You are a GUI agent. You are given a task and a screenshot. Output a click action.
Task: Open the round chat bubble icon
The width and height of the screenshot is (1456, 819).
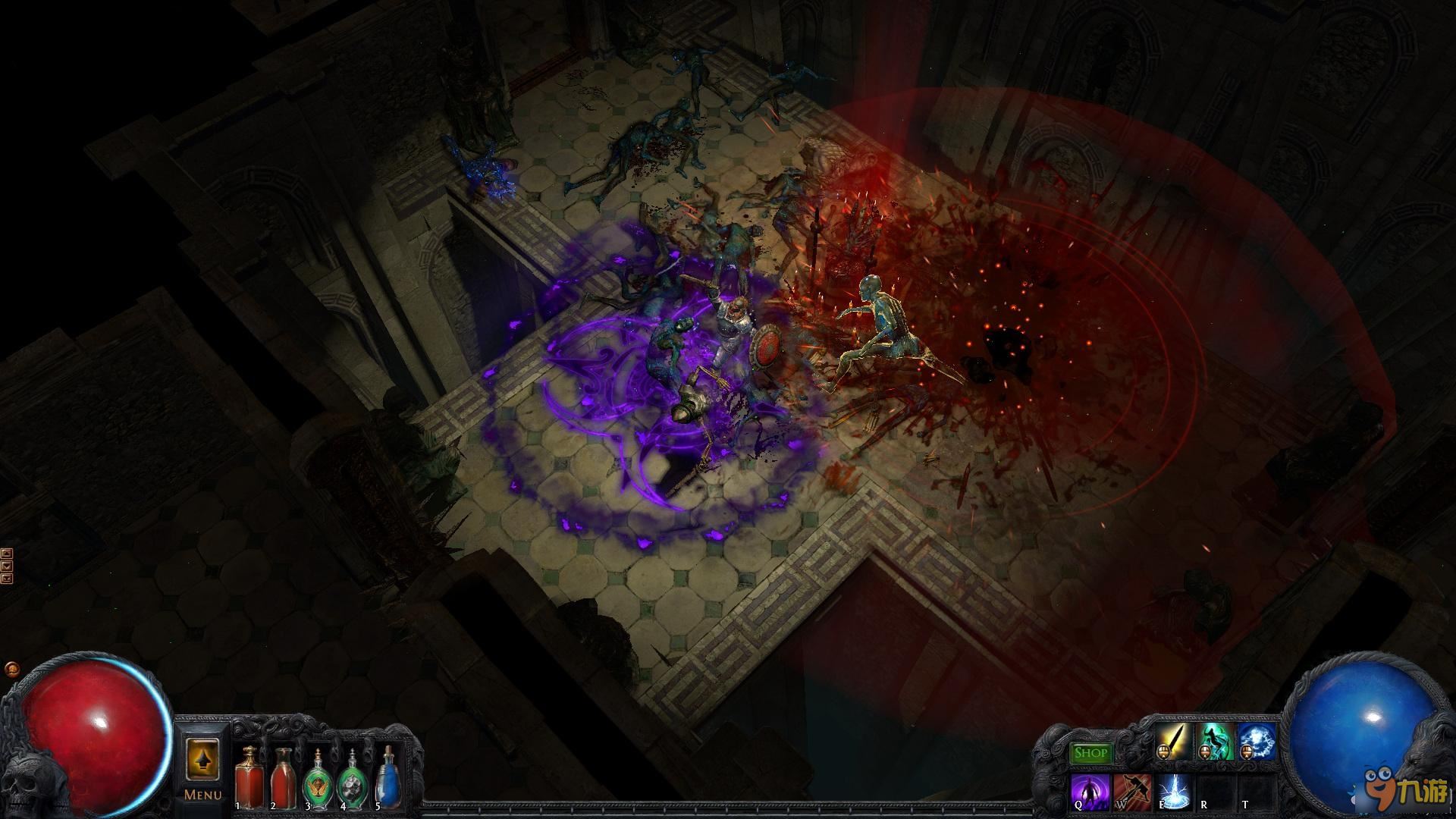tap(11, 669)
